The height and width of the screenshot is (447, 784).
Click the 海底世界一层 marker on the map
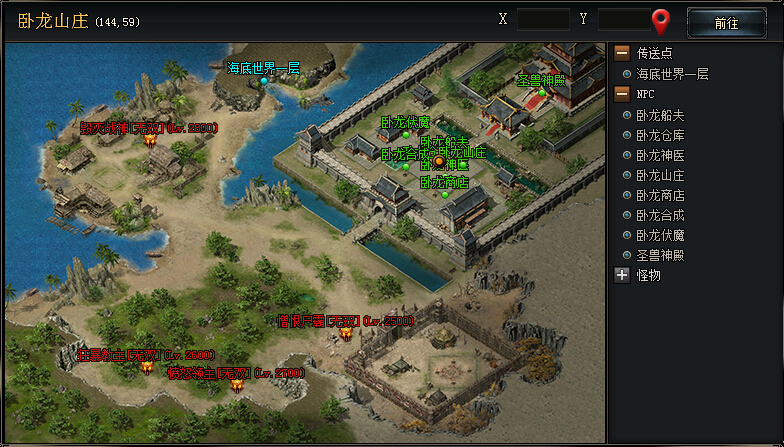[264, 80]
